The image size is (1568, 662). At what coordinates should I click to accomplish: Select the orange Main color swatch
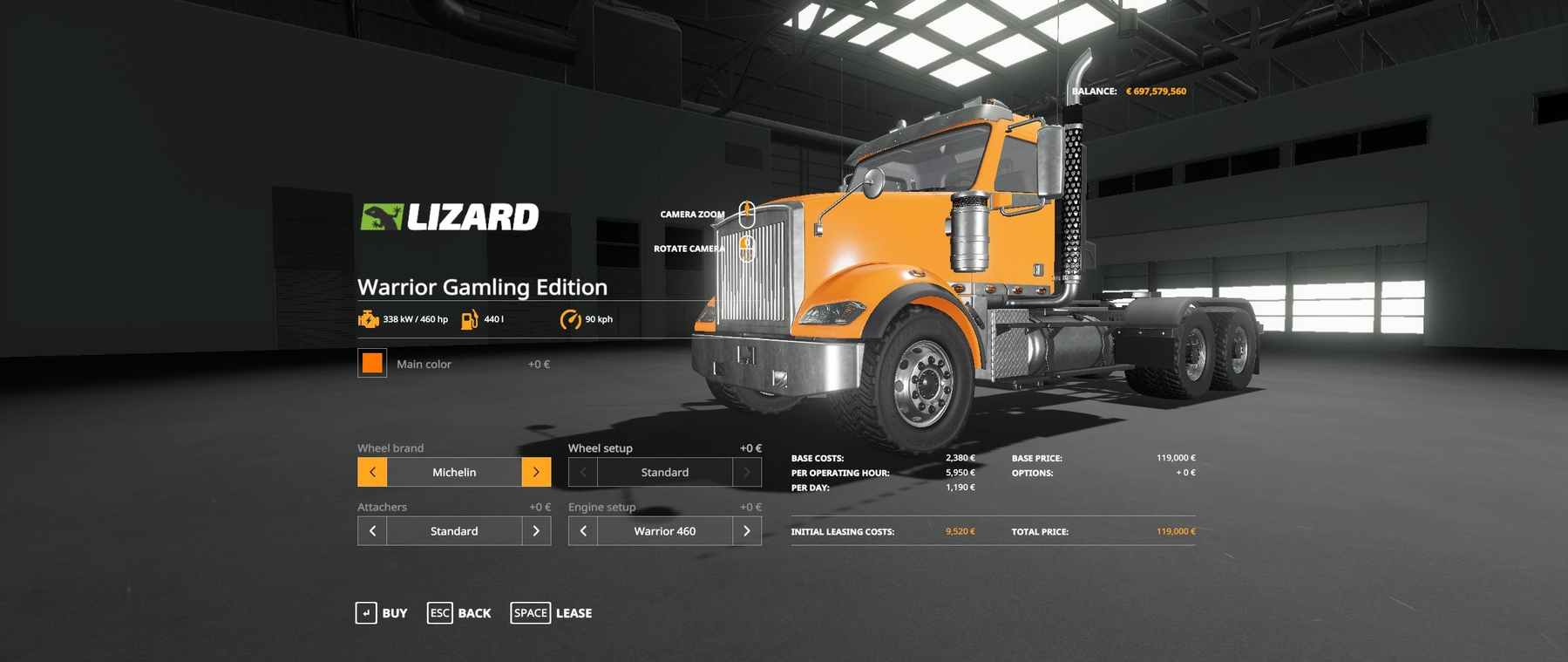(372, 363)
